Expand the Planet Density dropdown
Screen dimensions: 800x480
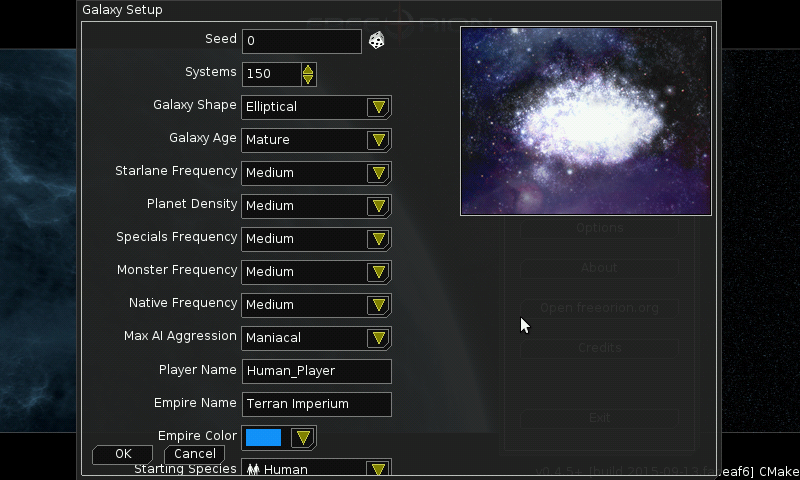[x=316, y=206]
